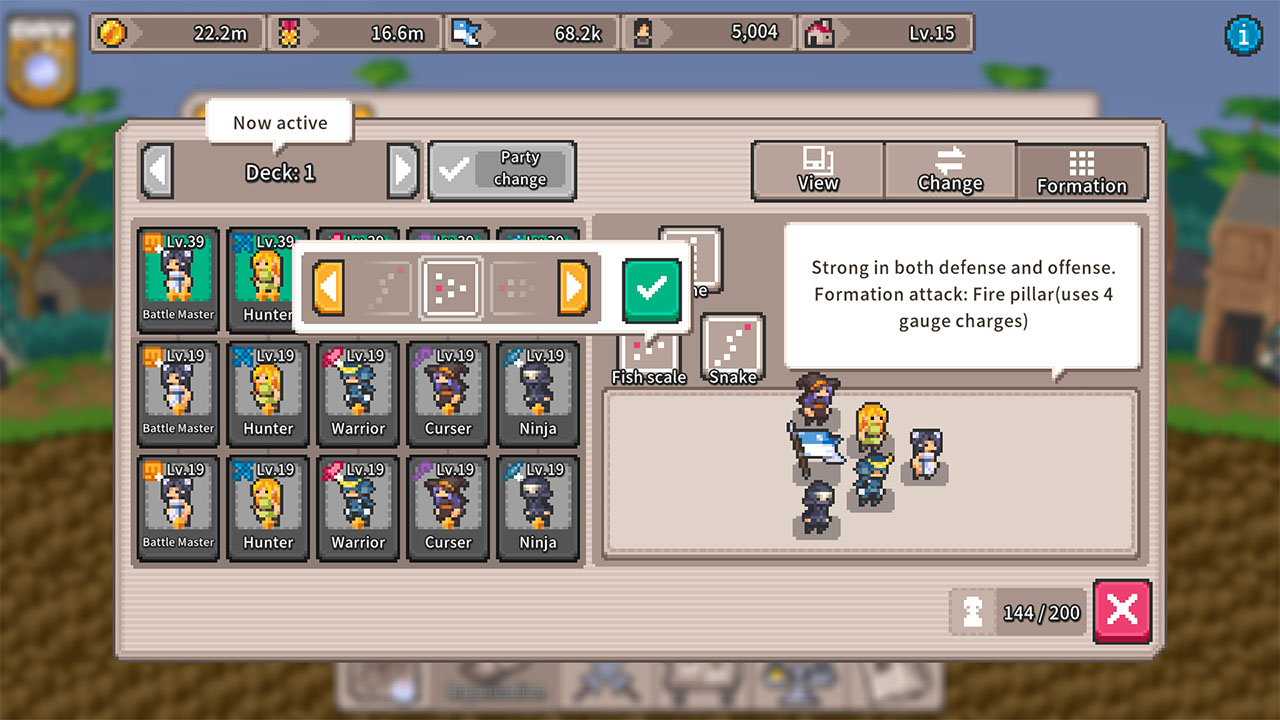Click the gold coin currency icon
The height and width of the screenshot is (720, 1280).
[x=113, y=32]
